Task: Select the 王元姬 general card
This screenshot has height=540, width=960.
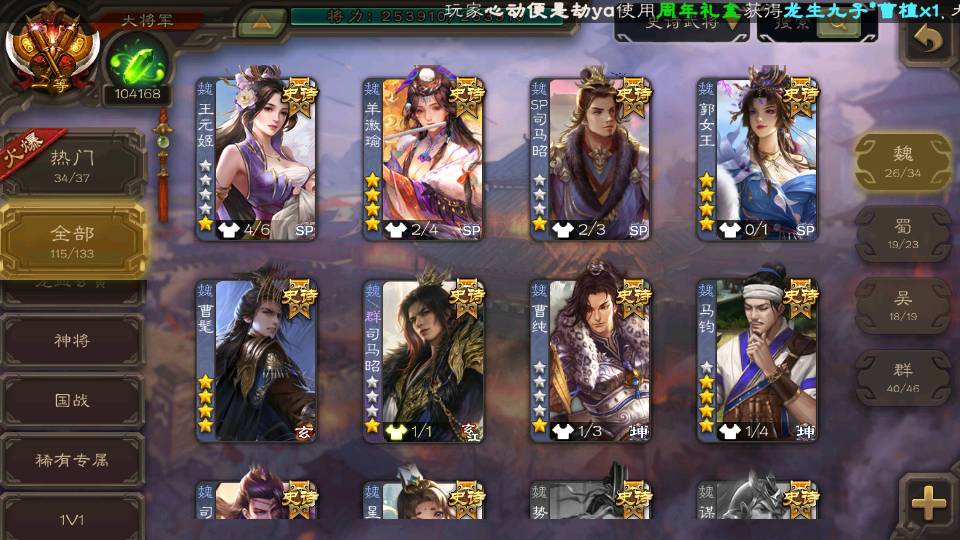Action: pos(257,157)
